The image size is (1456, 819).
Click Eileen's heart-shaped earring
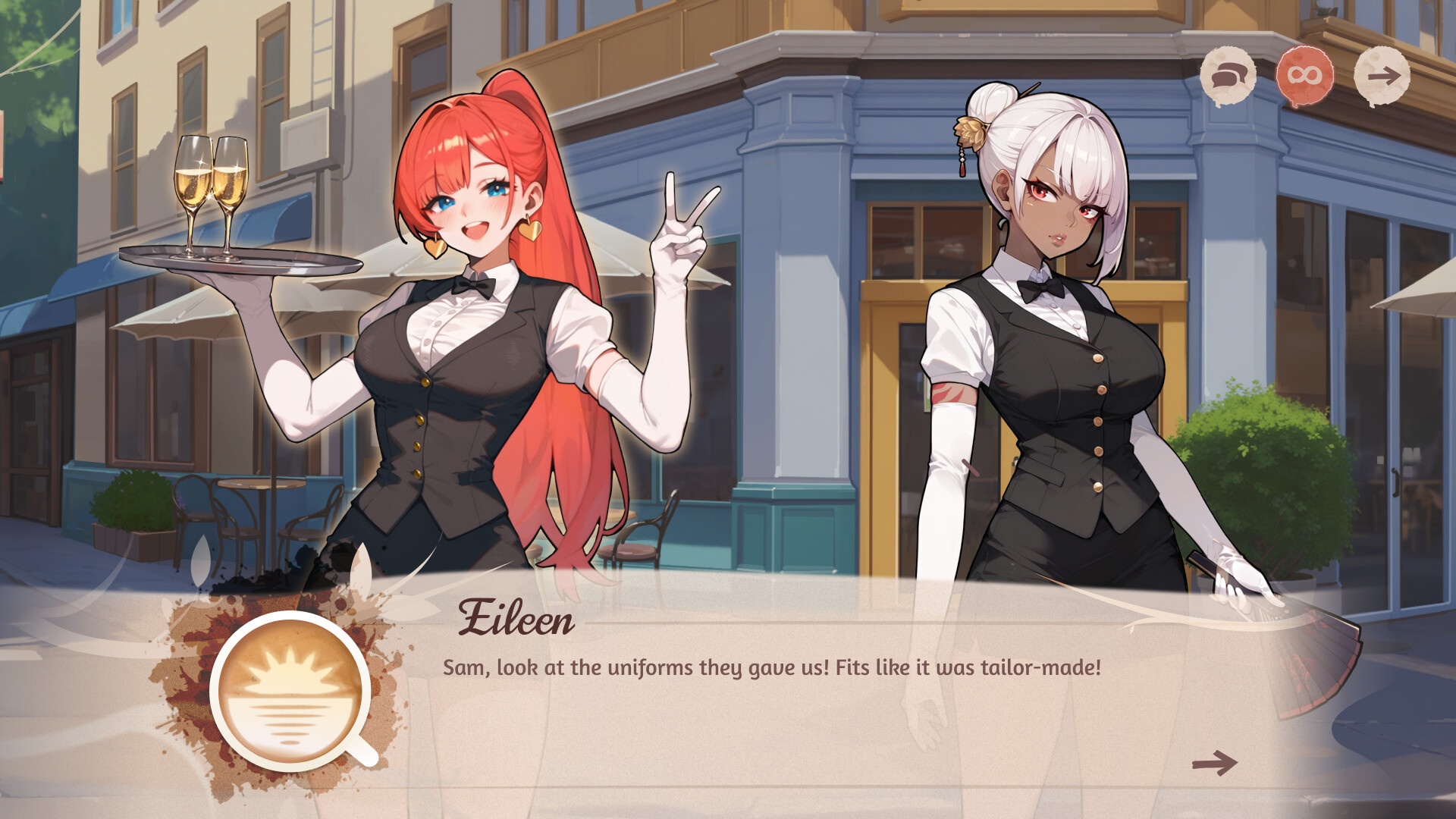pyautogui.click(x=435, y=243)
